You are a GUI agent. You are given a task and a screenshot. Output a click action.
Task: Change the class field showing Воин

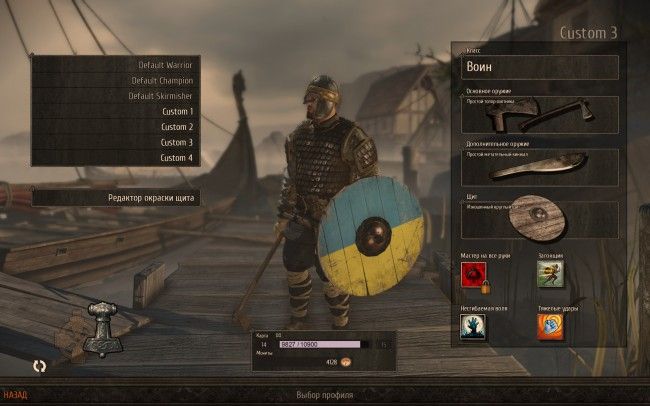click(540, 67)
